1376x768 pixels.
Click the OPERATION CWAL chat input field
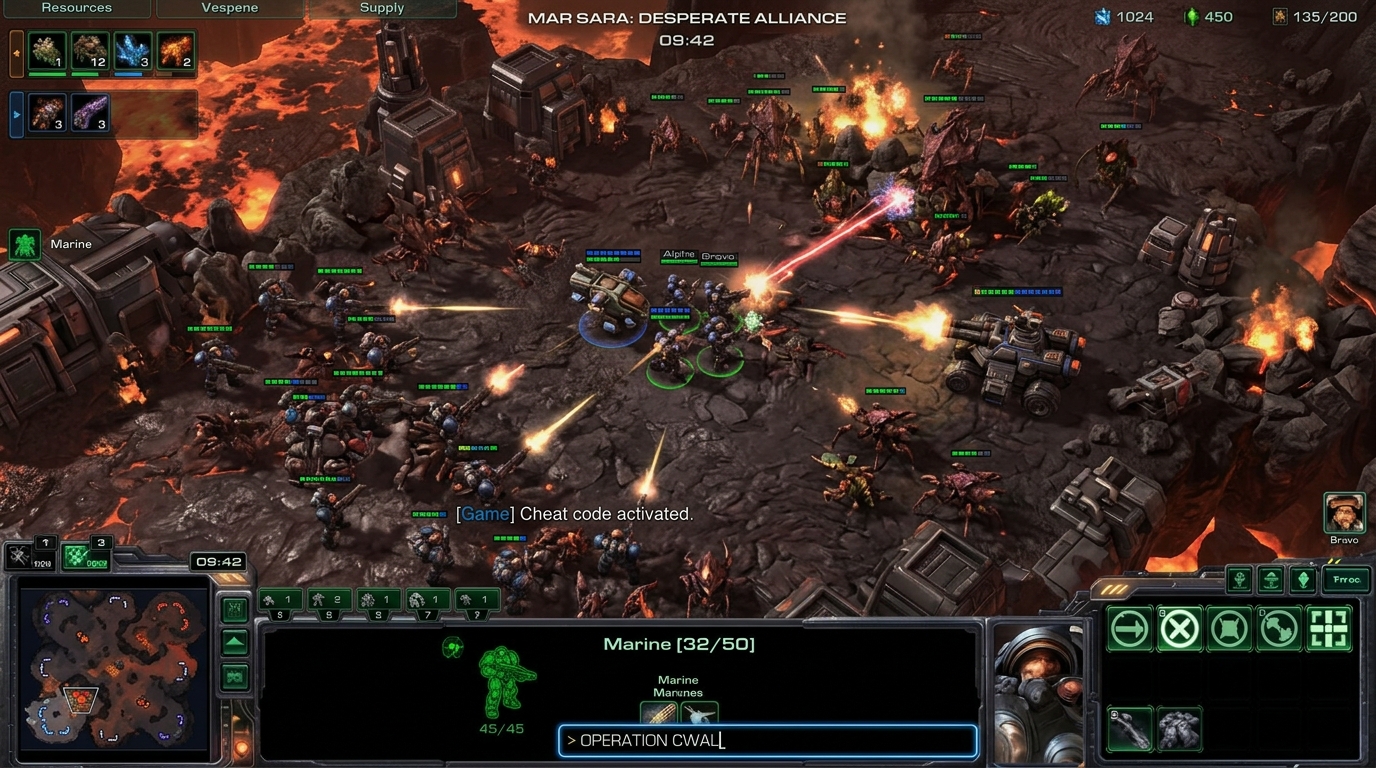click(767, 740)
